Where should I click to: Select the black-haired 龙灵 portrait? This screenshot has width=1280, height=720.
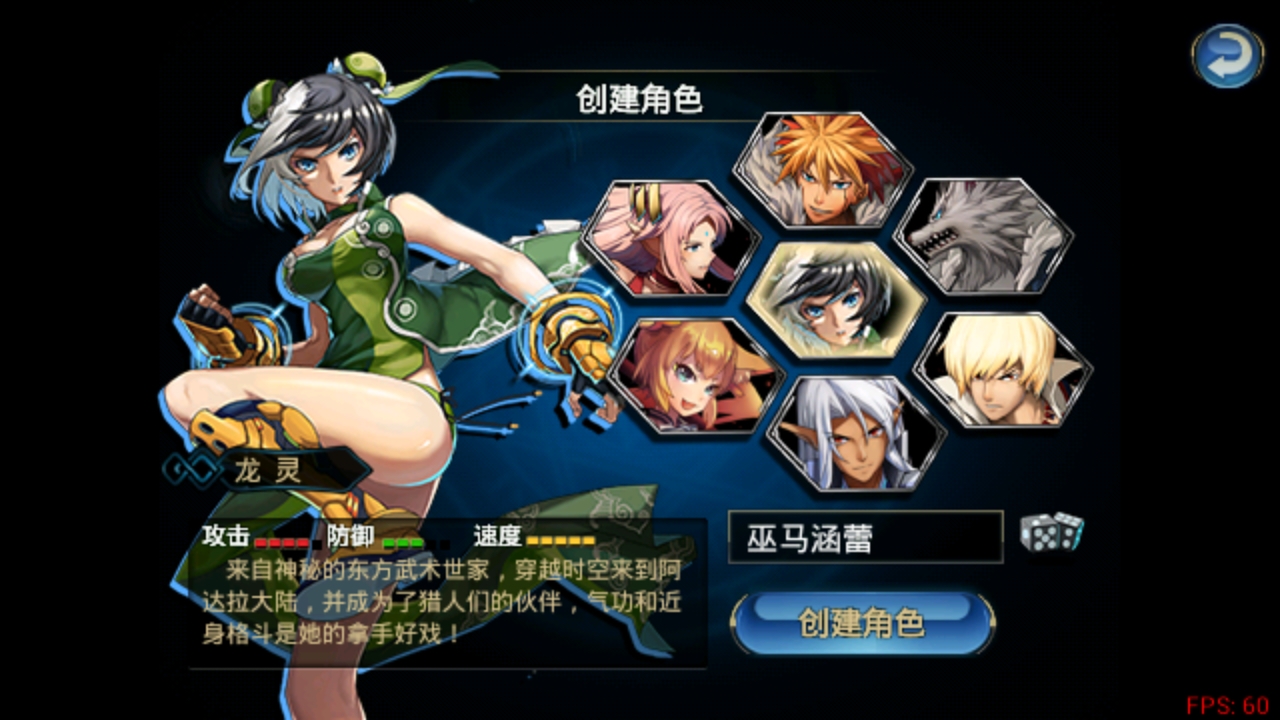pos(835,300)
